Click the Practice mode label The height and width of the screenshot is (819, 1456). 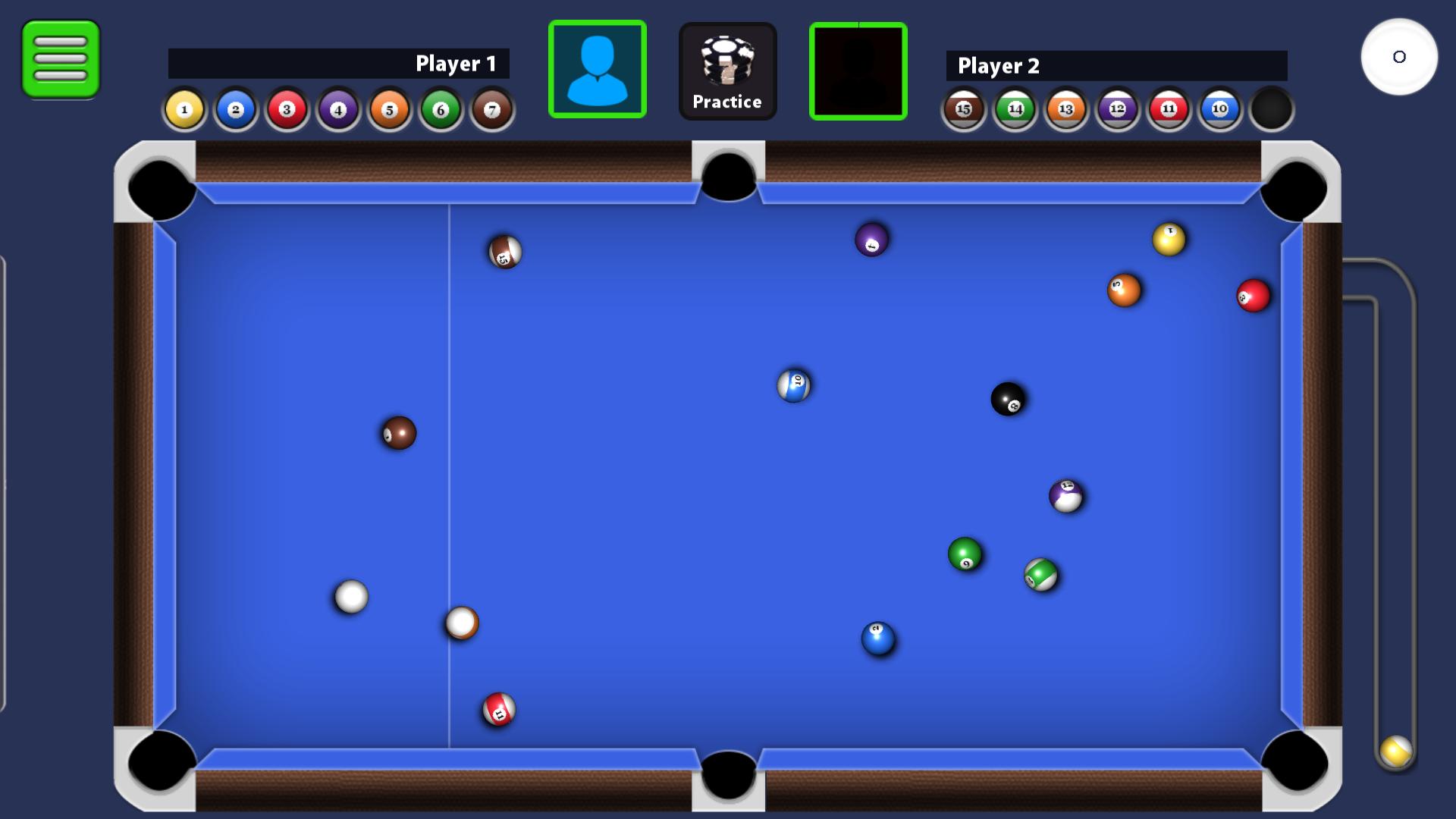point(727,101)
